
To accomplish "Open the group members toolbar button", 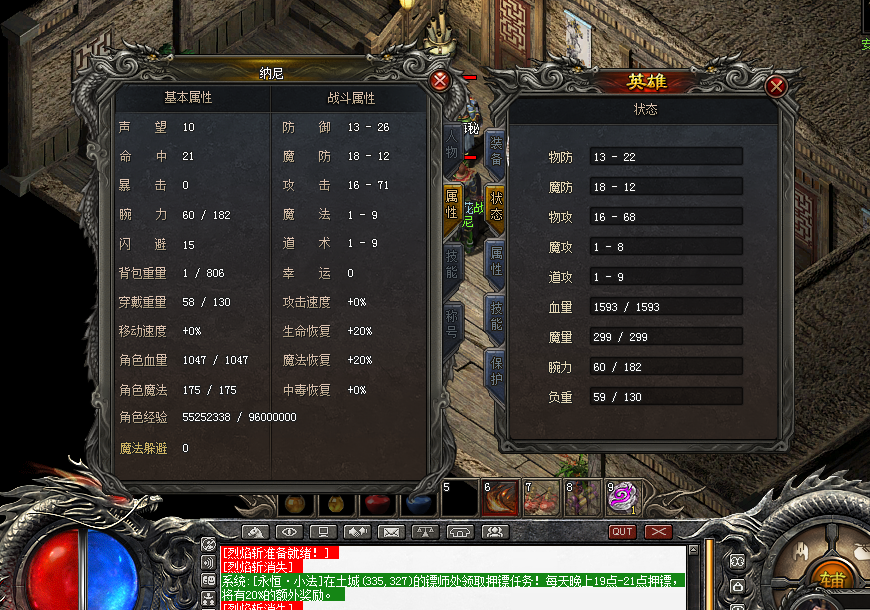I will [x=494, y=532].
